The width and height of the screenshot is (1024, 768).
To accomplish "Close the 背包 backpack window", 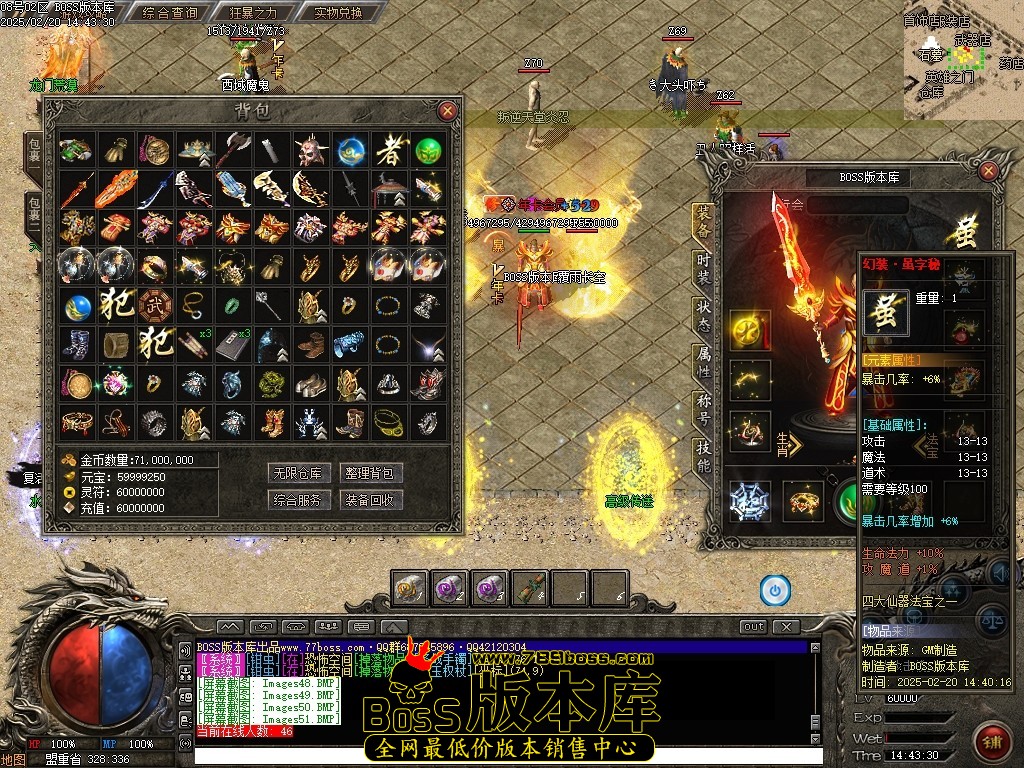I will (447, 111).
